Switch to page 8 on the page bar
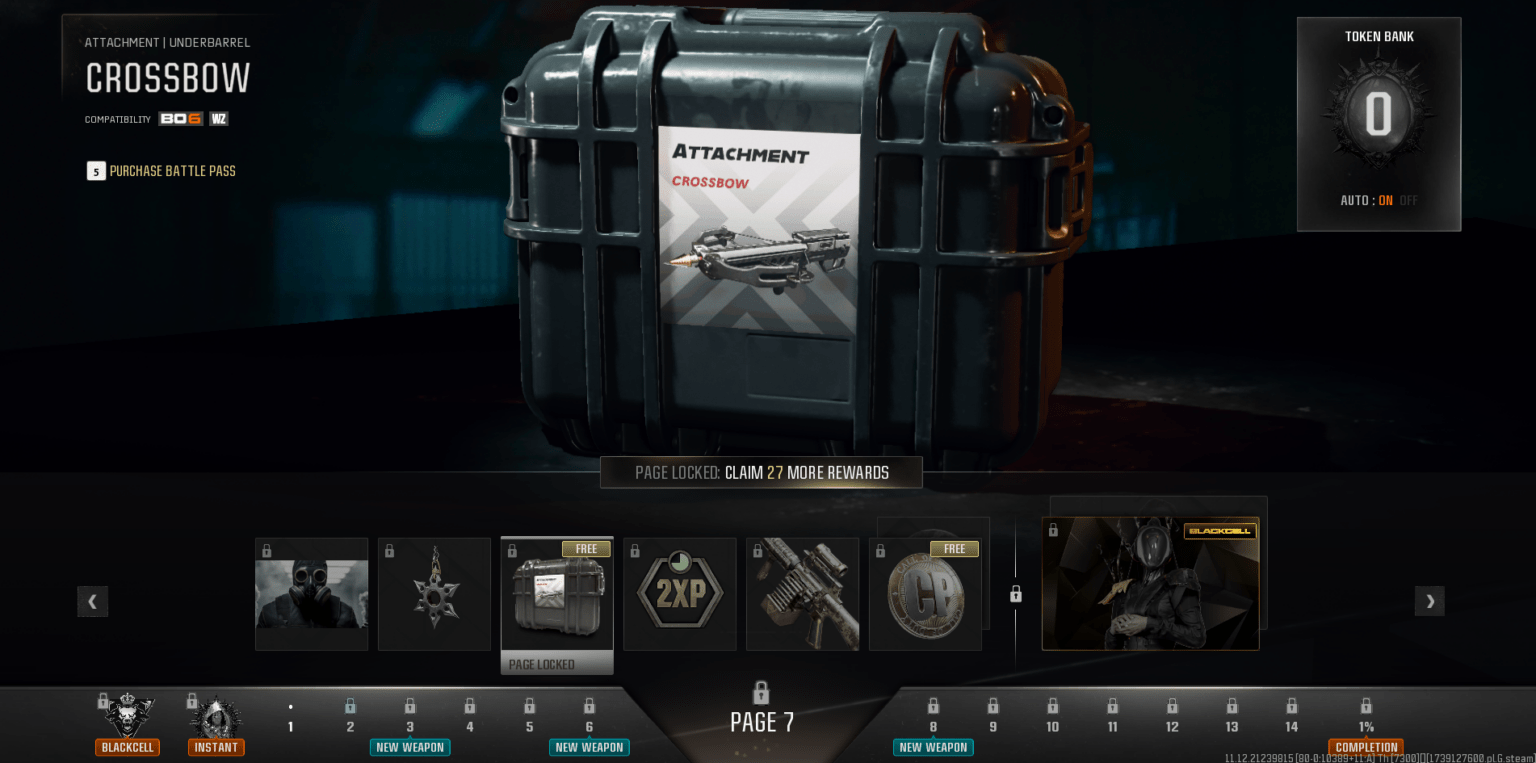The image size is (1536, 763). click(932, 712)
